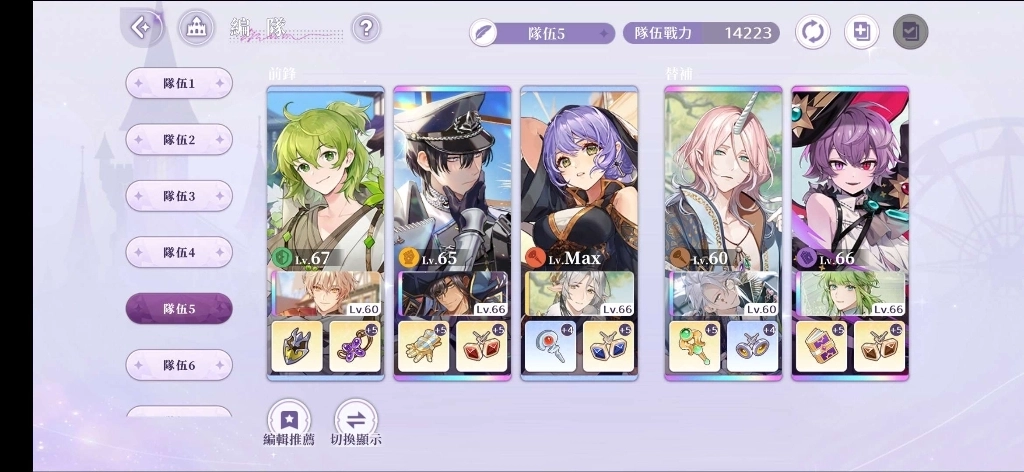Select the purple-haired Lv.Max character card
Screen dimensions: 1024x472
[x=579, y=180]
